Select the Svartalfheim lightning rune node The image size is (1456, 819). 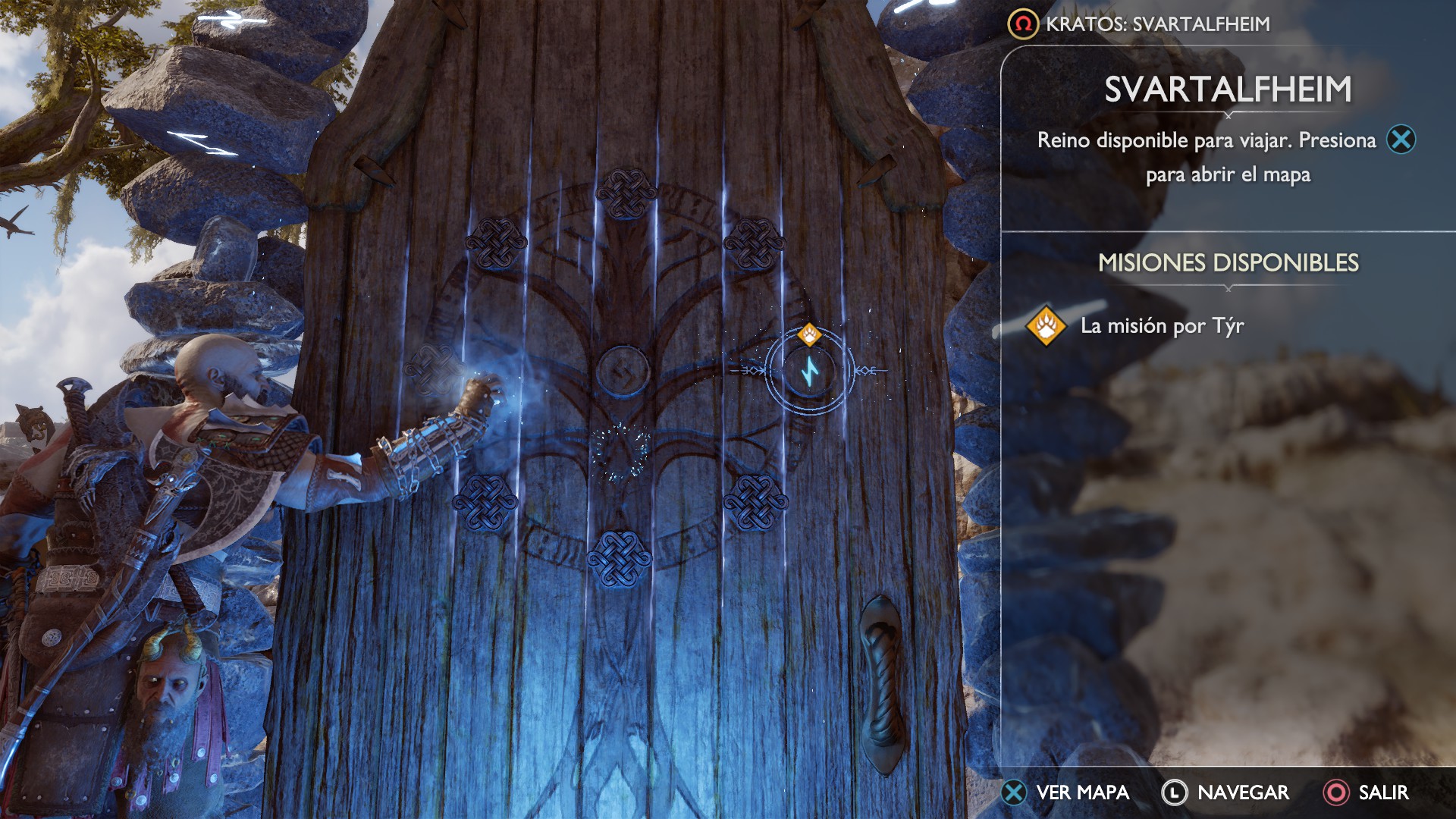tap(810, 372)
